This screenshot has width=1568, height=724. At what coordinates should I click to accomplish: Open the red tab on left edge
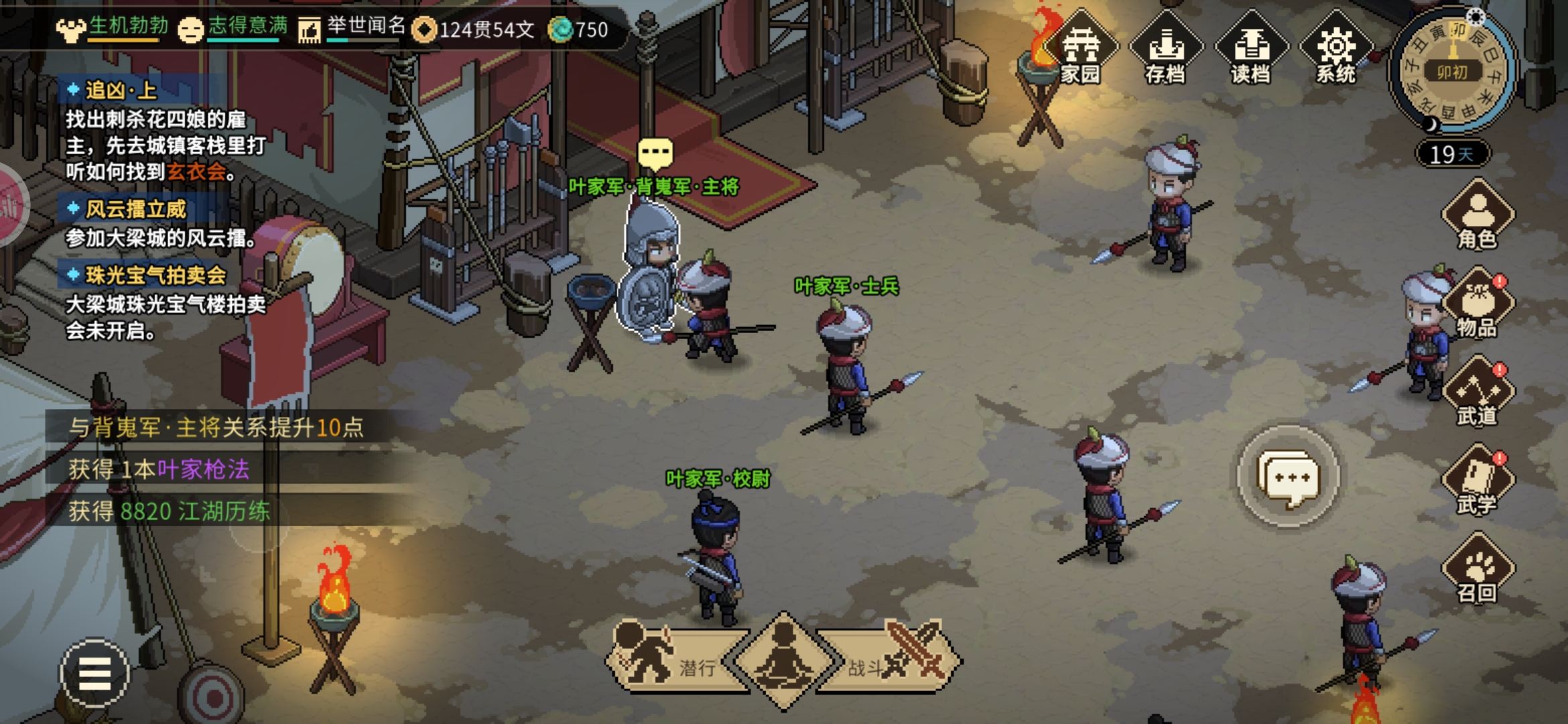[11, 204]
